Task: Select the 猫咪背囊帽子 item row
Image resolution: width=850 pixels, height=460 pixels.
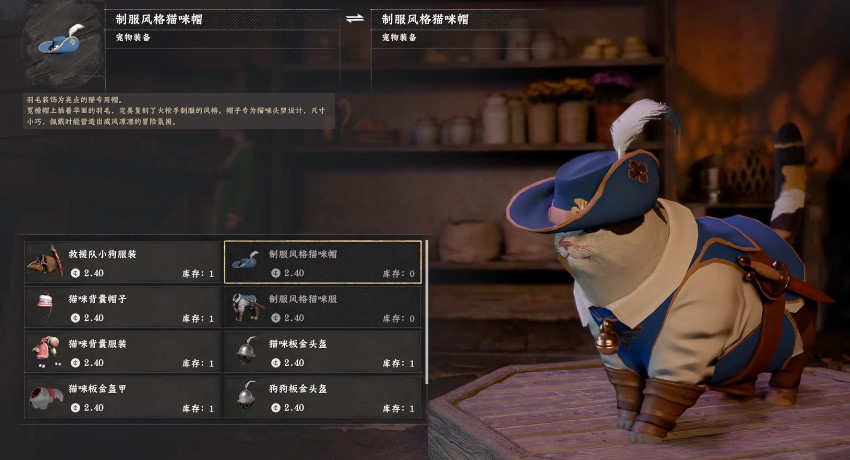Action: (x=122, y=307)
